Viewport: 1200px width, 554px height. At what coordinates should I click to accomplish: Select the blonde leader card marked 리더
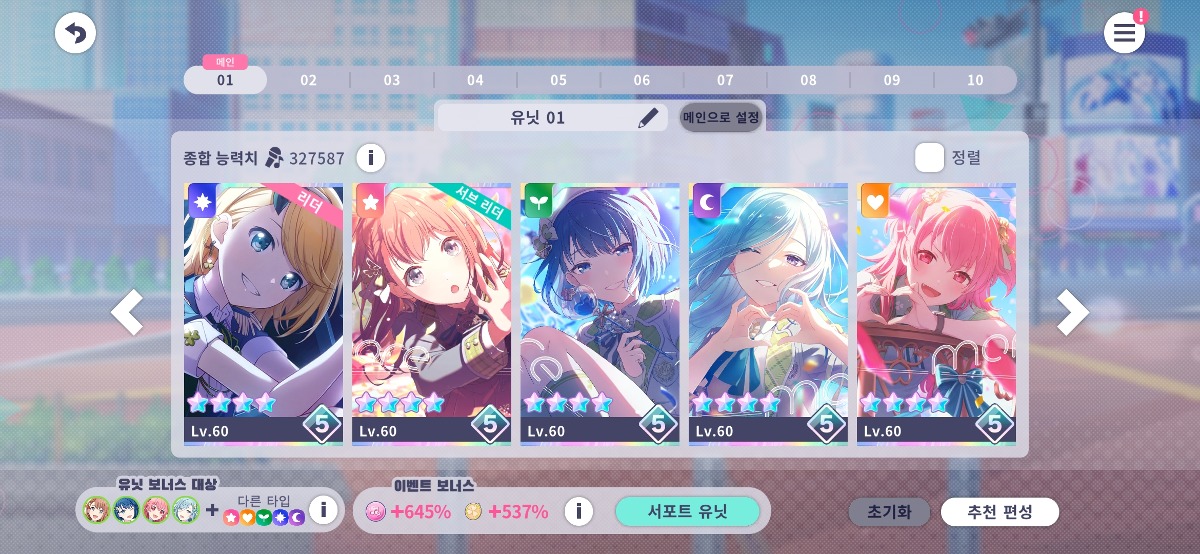(x=264, y=313)
